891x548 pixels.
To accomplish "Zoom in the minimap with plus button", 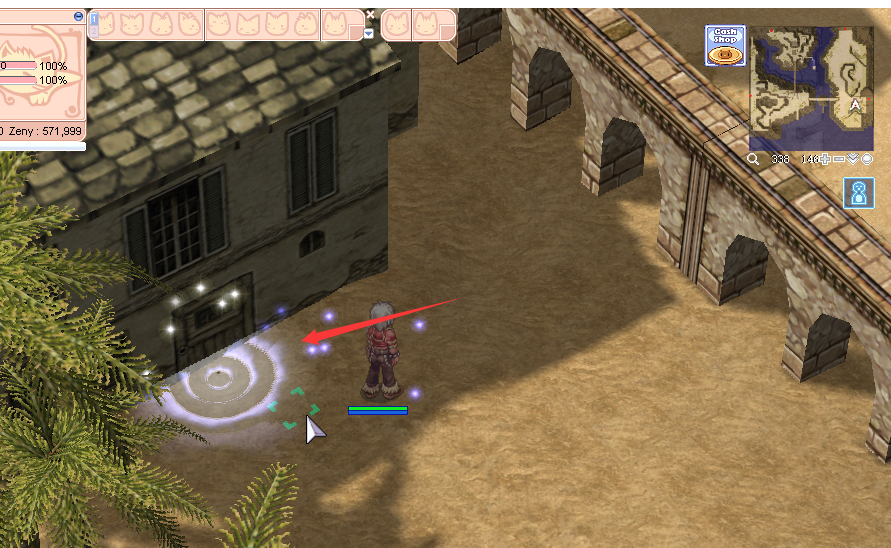I will point(825,159).
